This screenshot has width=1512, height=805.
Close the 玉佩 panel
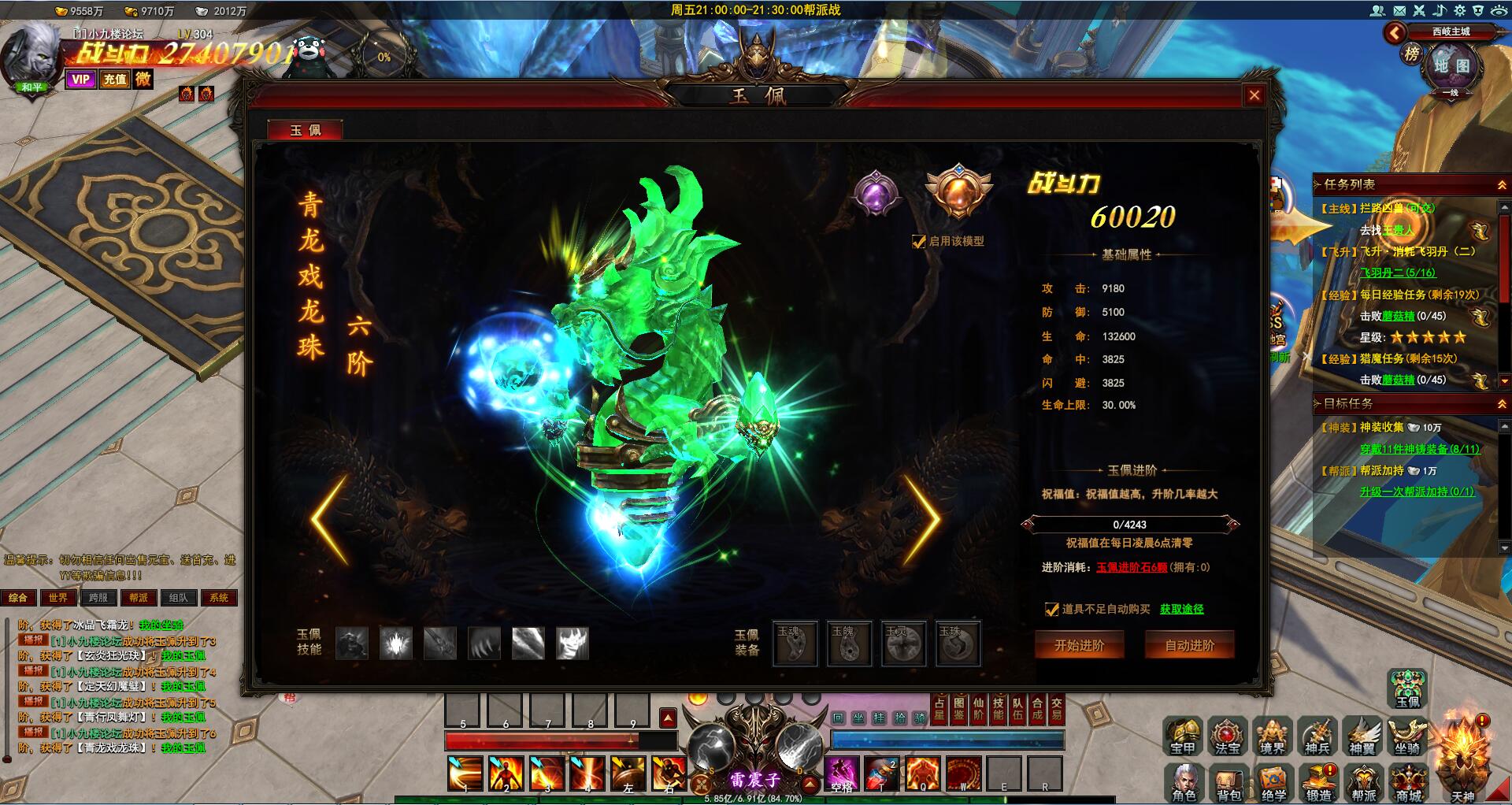point(1254,95)
